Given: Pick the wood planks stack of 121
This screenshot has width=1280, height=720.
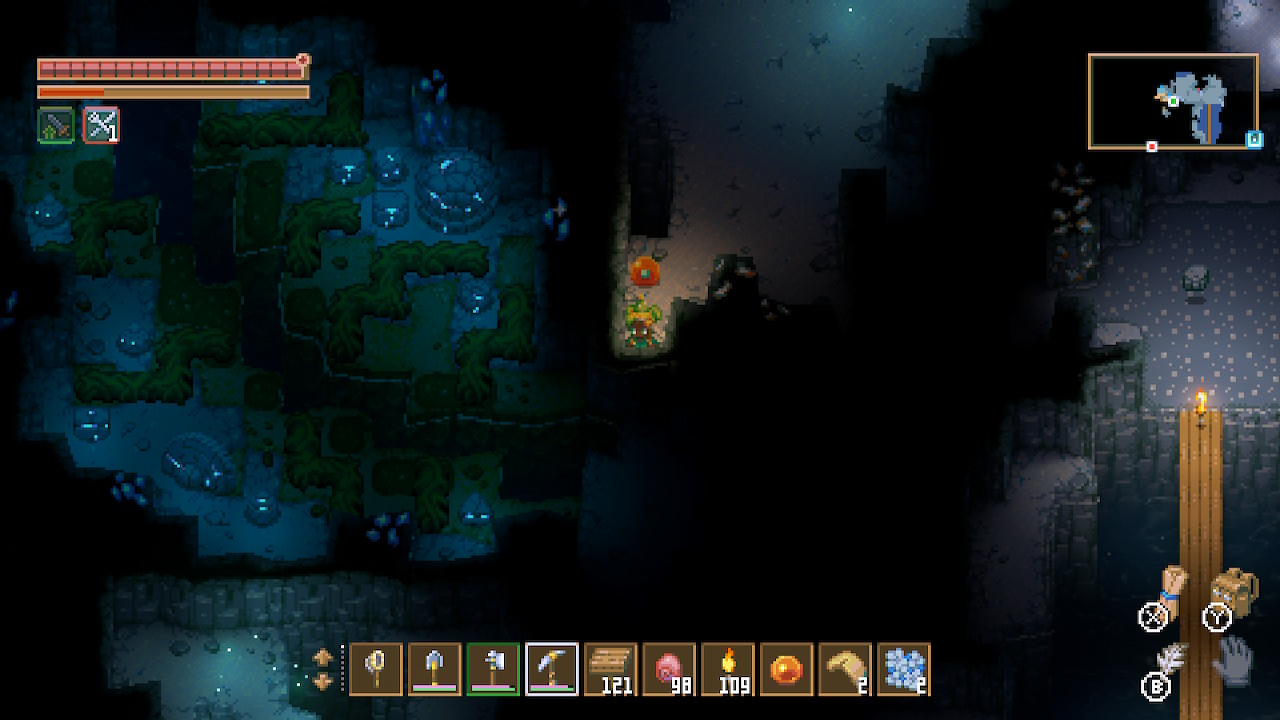Looking at the screenshot, I should click(610, 669).
